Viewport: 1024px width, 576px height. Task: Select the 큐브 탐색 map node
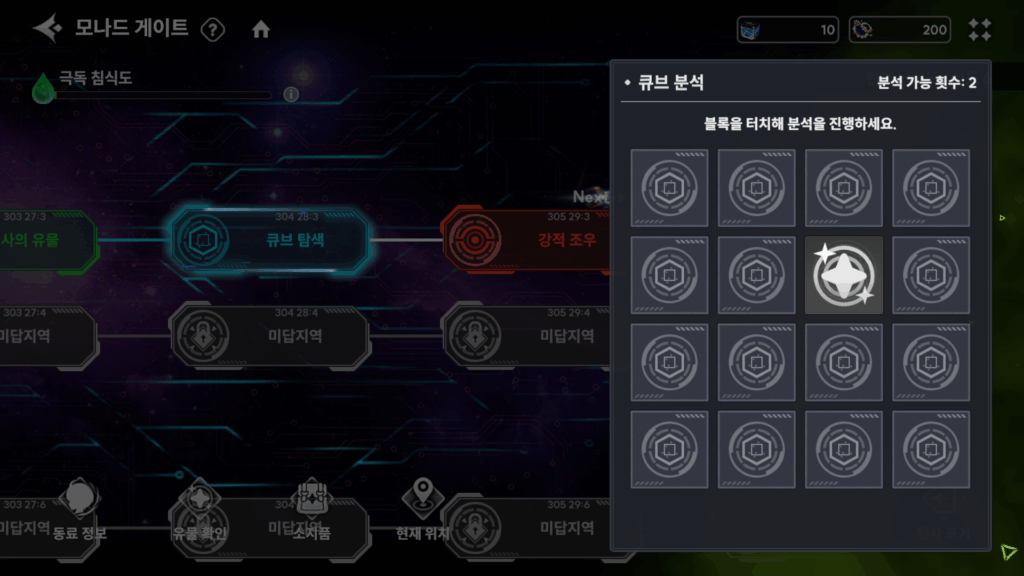(268, 240)
